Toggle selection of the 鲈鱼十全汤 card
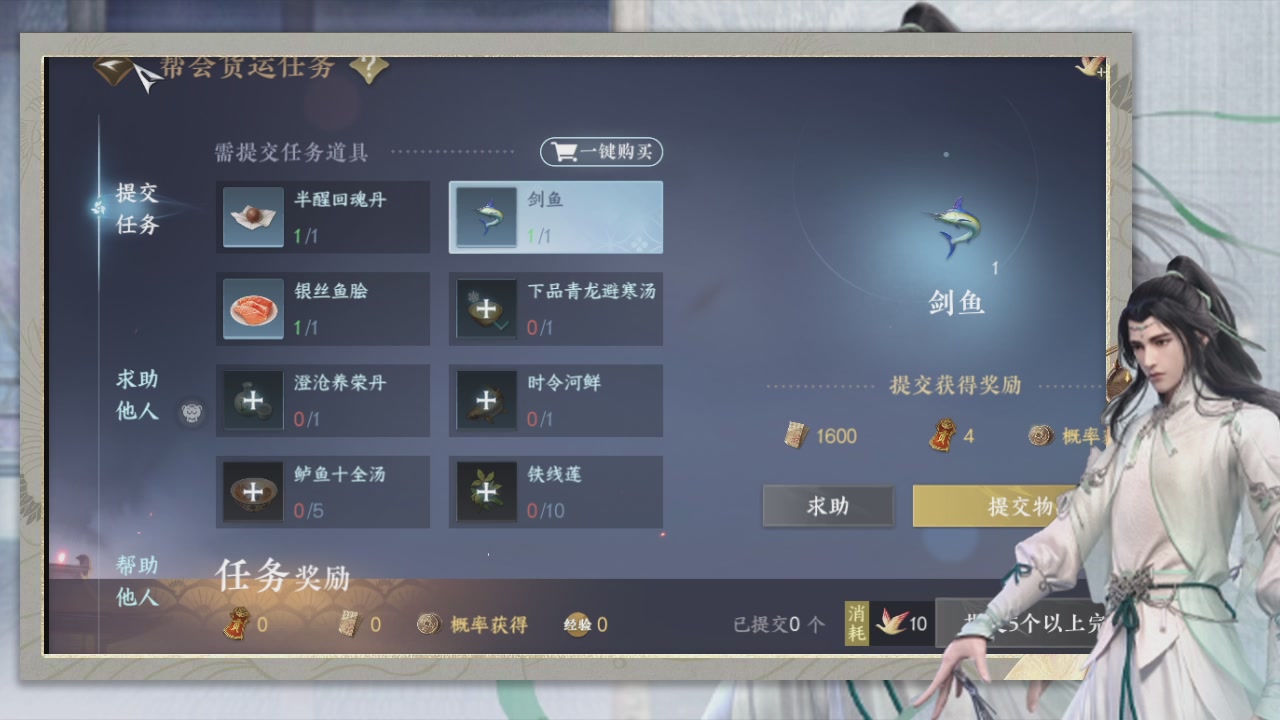This screenshot has width=1280, height=720. [x=323, y=491]
